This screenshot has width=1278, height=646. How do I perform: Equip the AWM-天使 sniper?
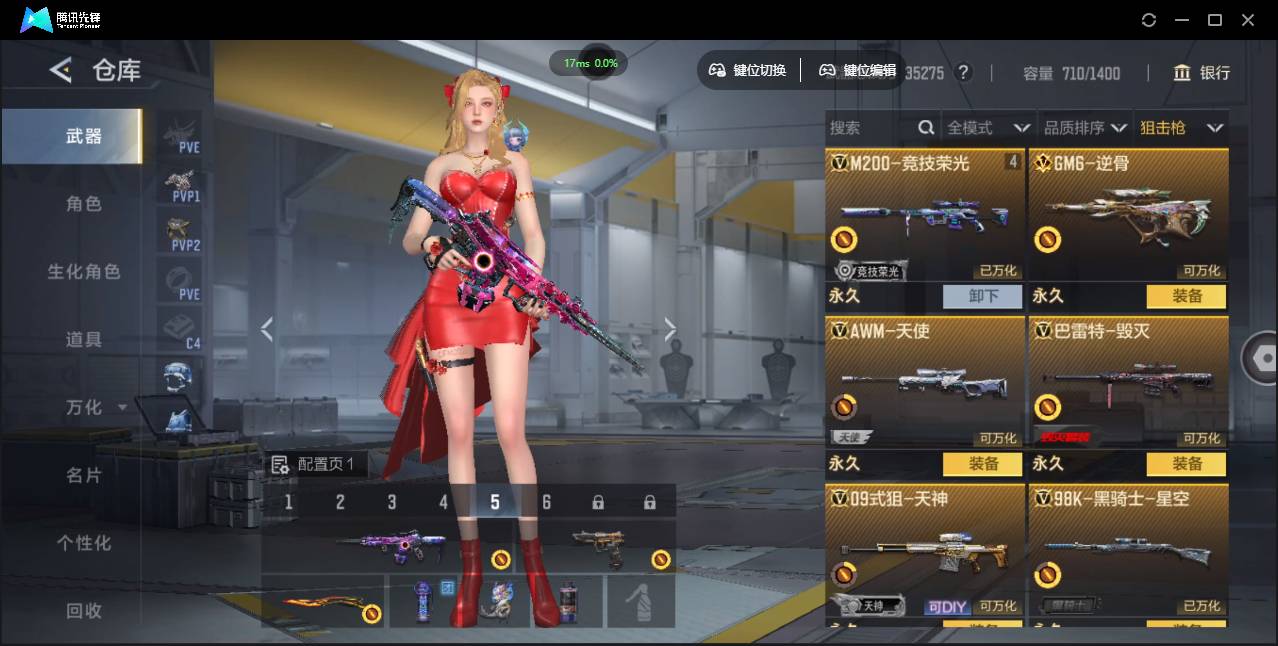(x=982, y=464)
